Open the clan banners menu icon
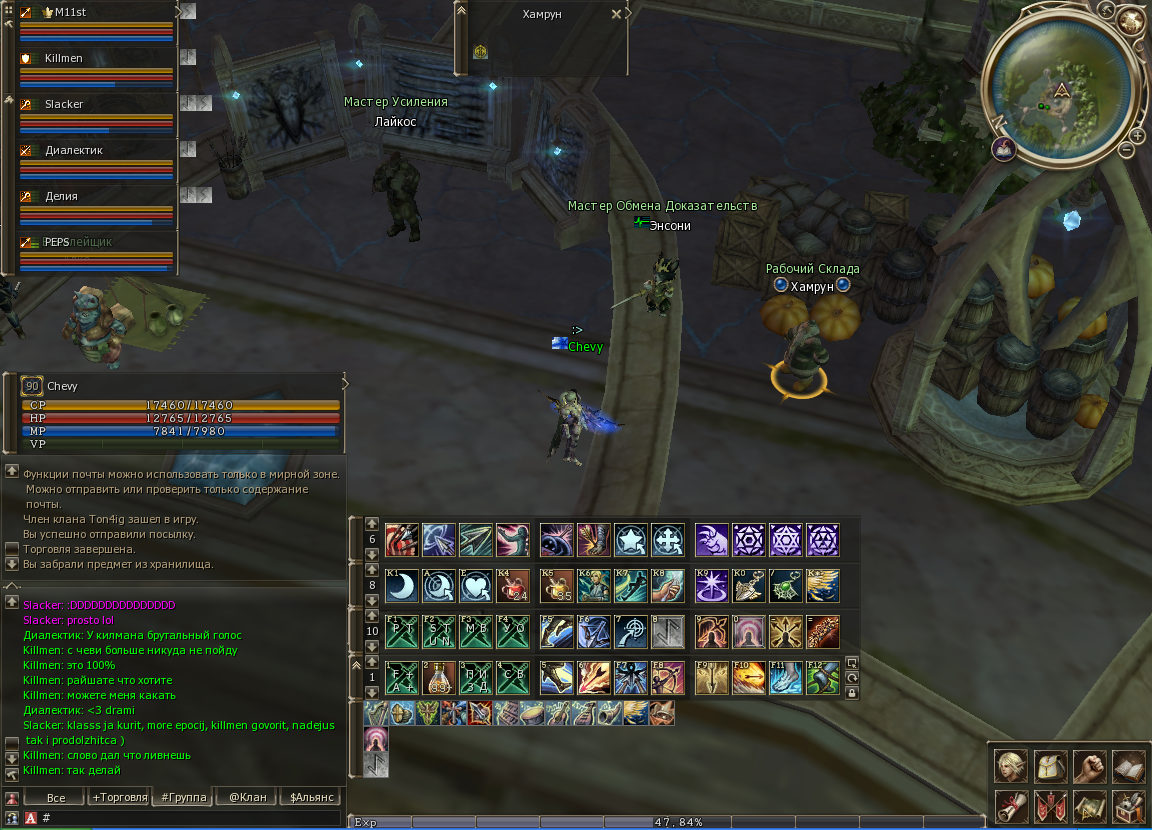 (1050, 806)
